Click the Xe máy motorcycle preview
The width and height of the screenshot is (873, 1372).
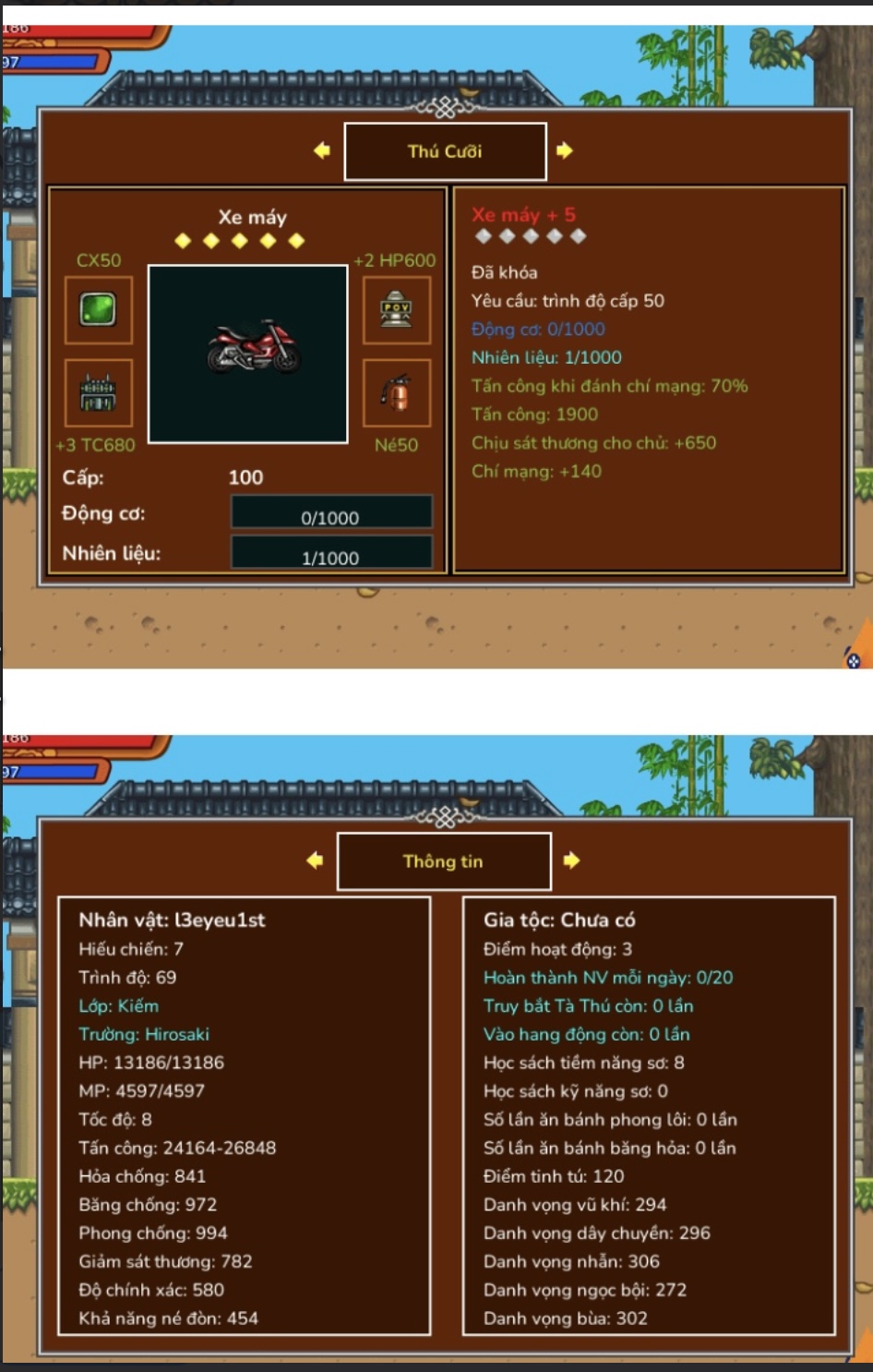248,354
